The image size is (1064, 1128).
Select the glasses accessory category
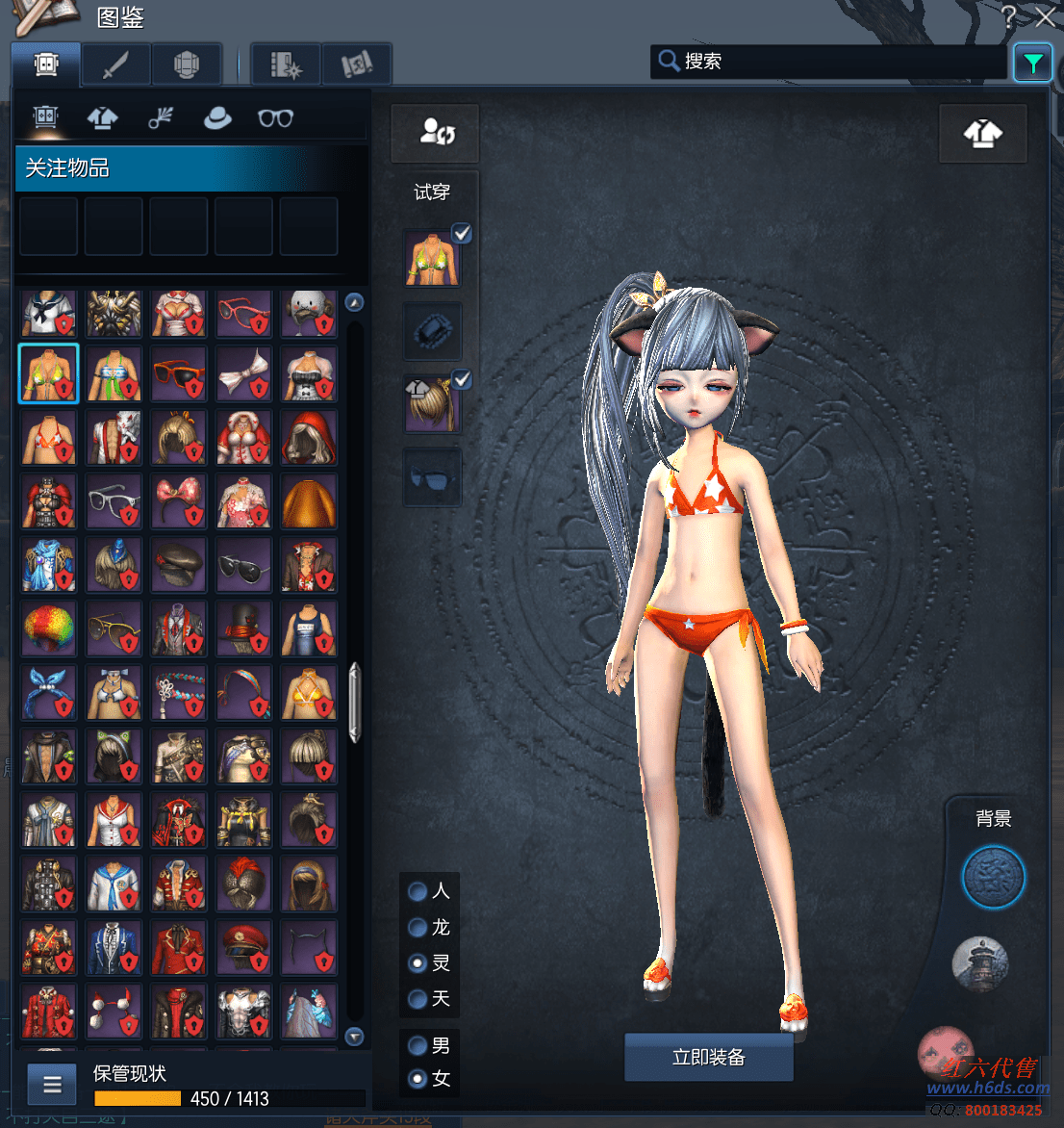tap(275, 117)
